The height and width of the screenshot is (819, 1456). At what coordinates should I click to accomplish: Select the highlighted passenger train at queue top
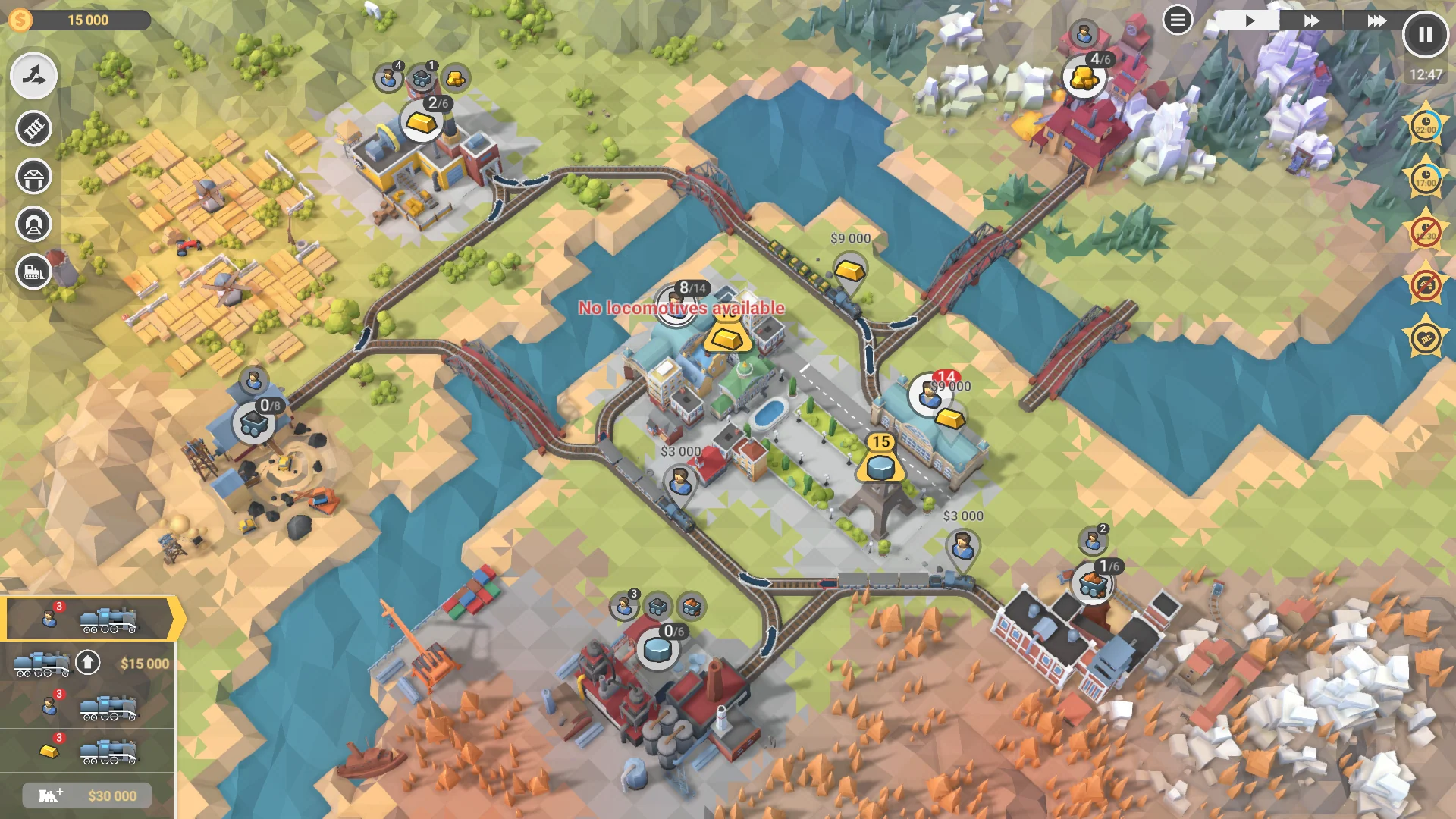click(x=87, y=618)
